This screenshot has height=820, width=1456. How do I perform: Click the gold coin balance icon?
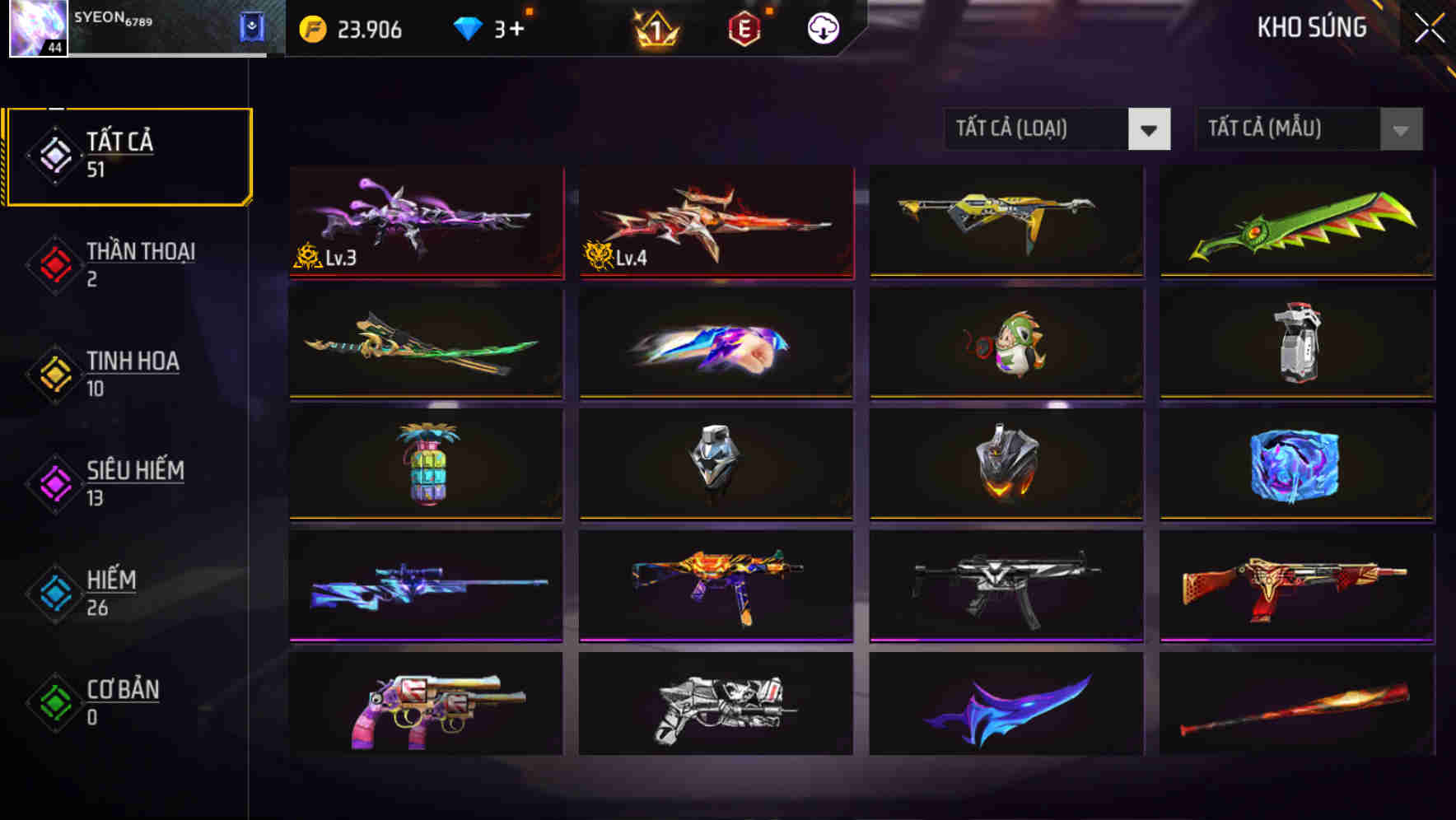click(313, 28)
